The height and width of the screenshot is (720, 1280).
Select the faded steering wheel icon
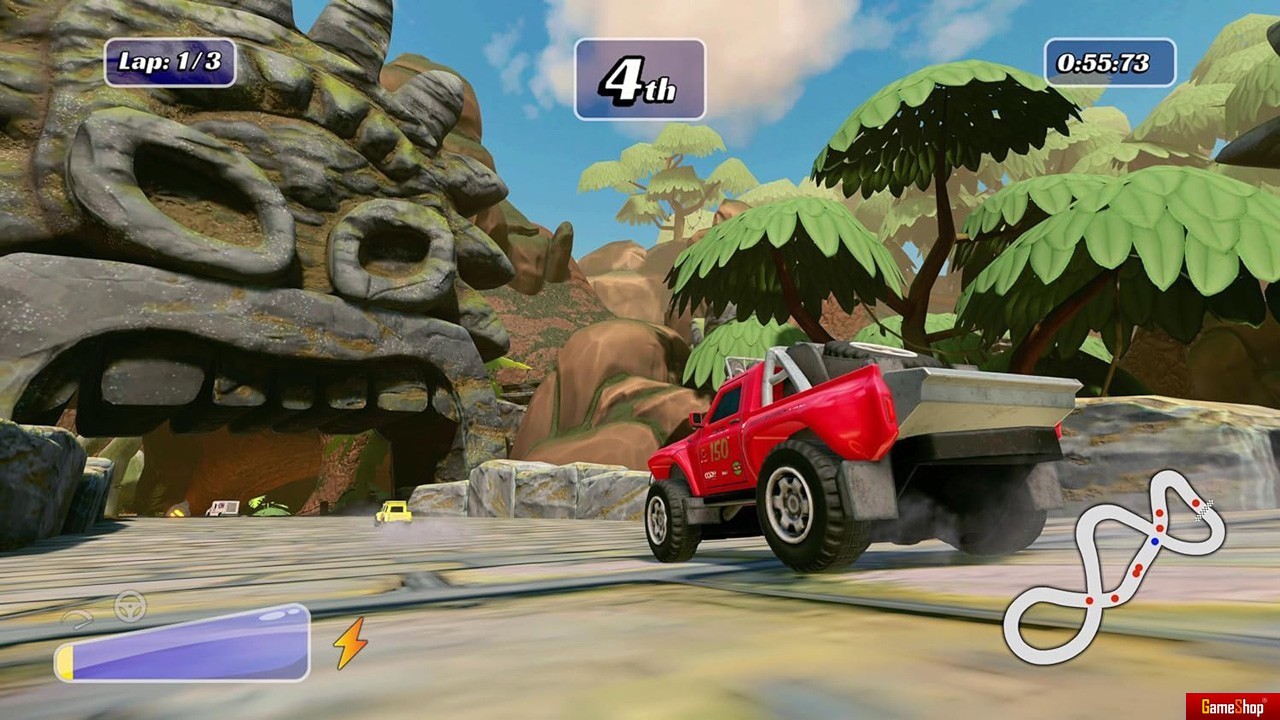point(130,606)
